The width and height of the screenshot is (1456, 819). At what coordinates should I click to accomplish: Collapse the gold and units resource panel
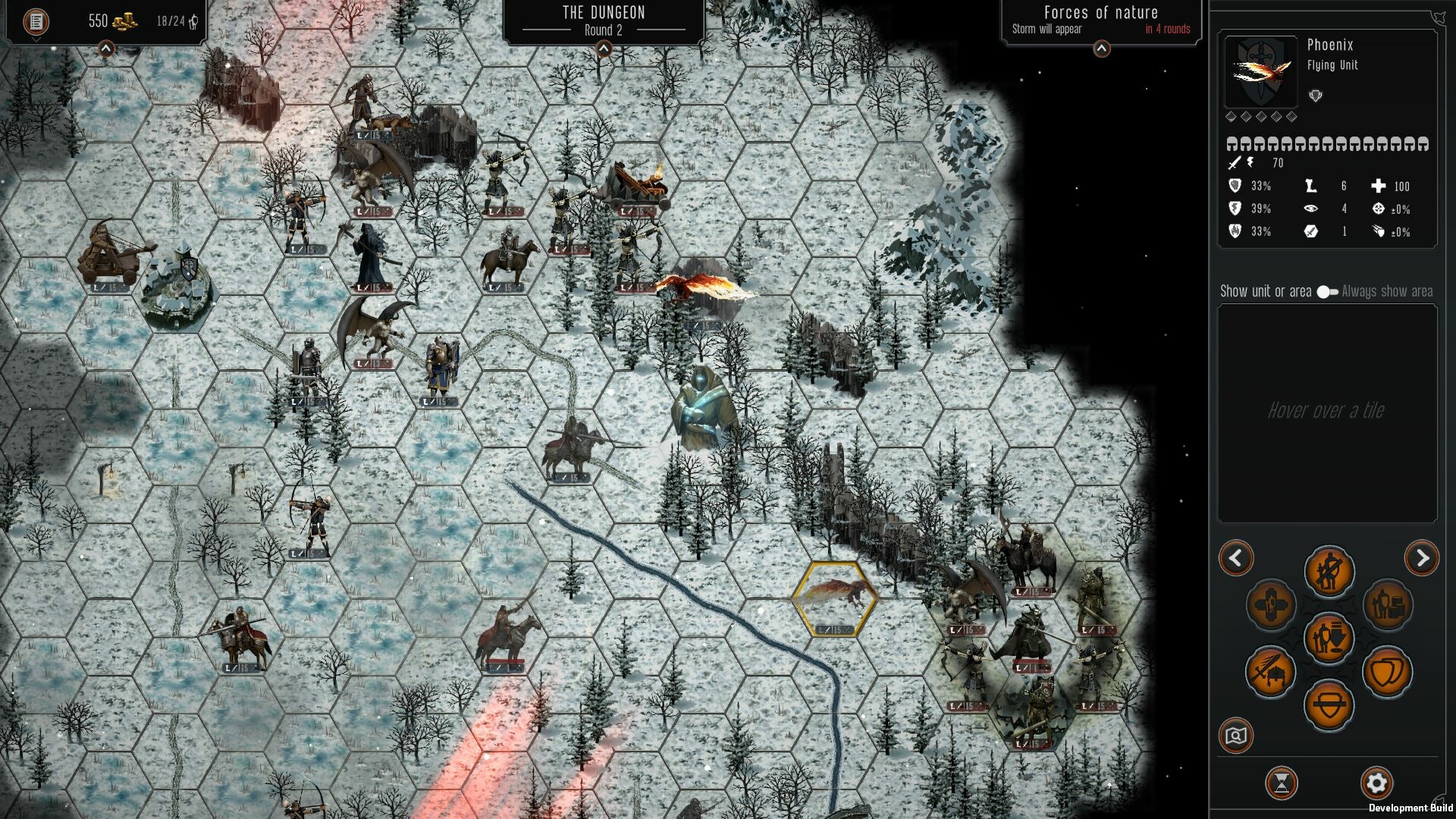[106, 49]
